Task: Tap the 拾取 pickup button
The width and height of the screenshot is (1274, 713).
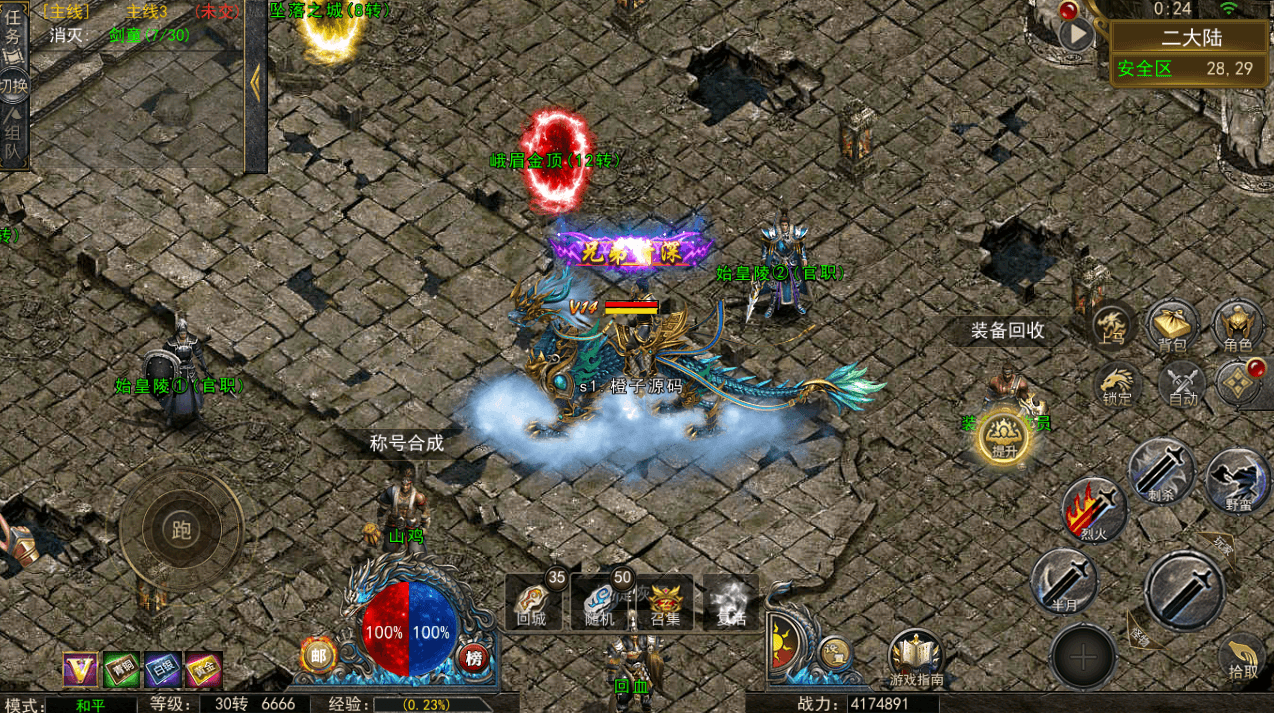Action: coord(1243,657)
